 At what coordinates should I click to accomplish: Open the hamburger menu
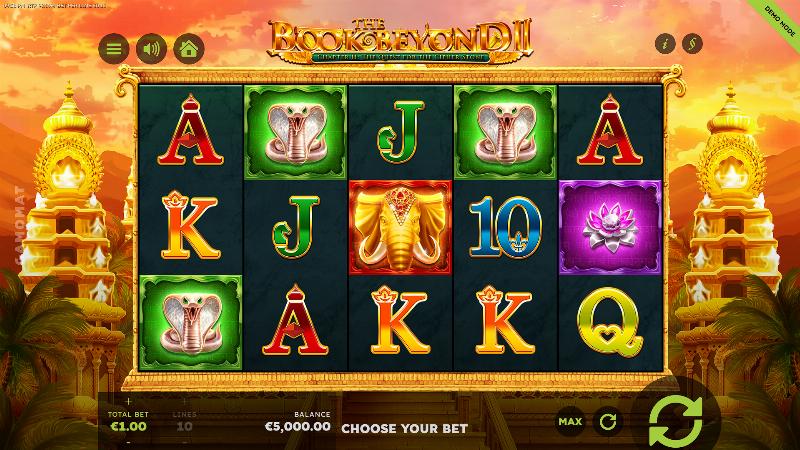113,48
